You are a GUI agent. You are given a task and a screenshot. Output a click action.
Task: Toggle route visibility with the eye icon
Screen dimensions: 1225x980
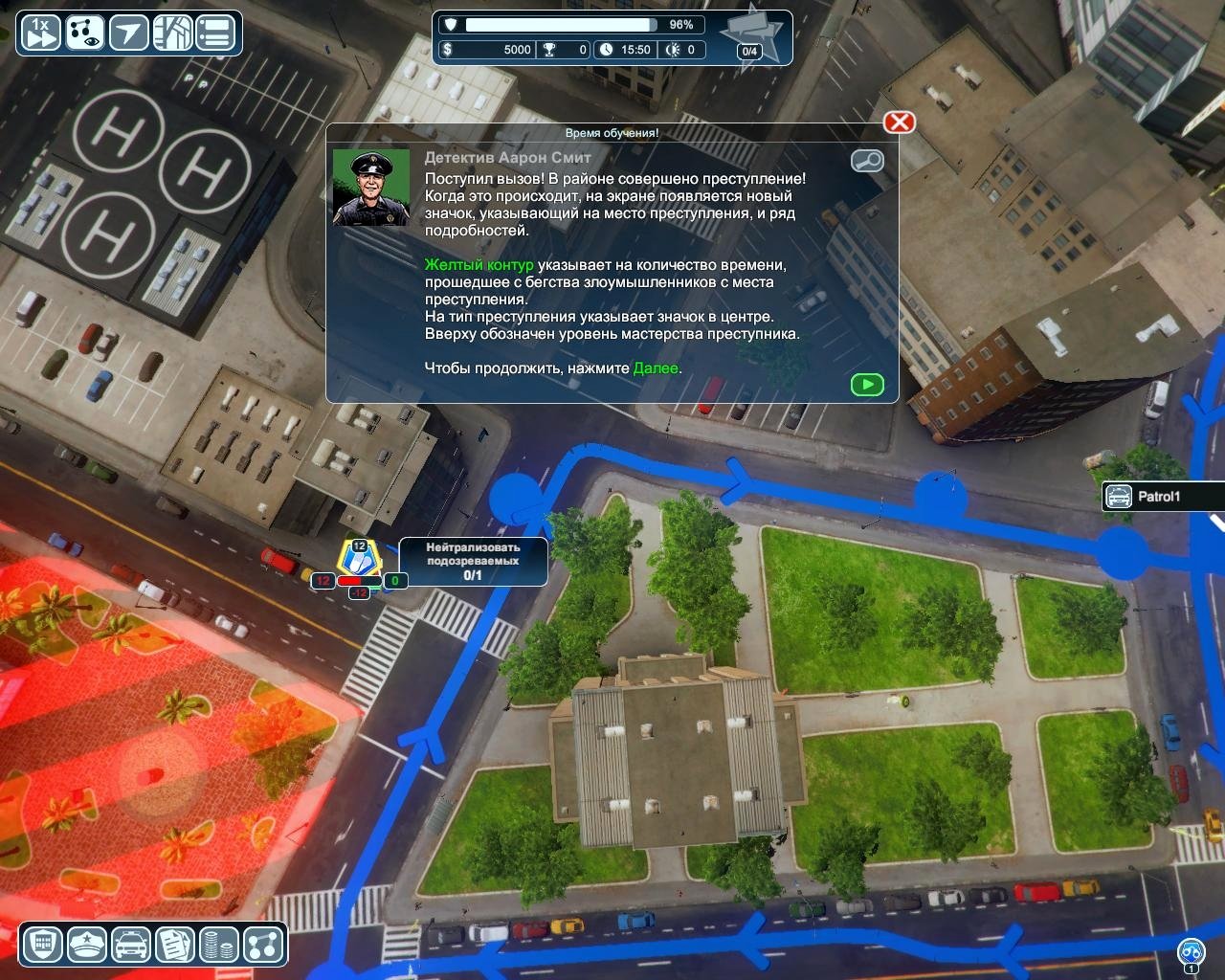pyautogui.click(x=83, y=32)
